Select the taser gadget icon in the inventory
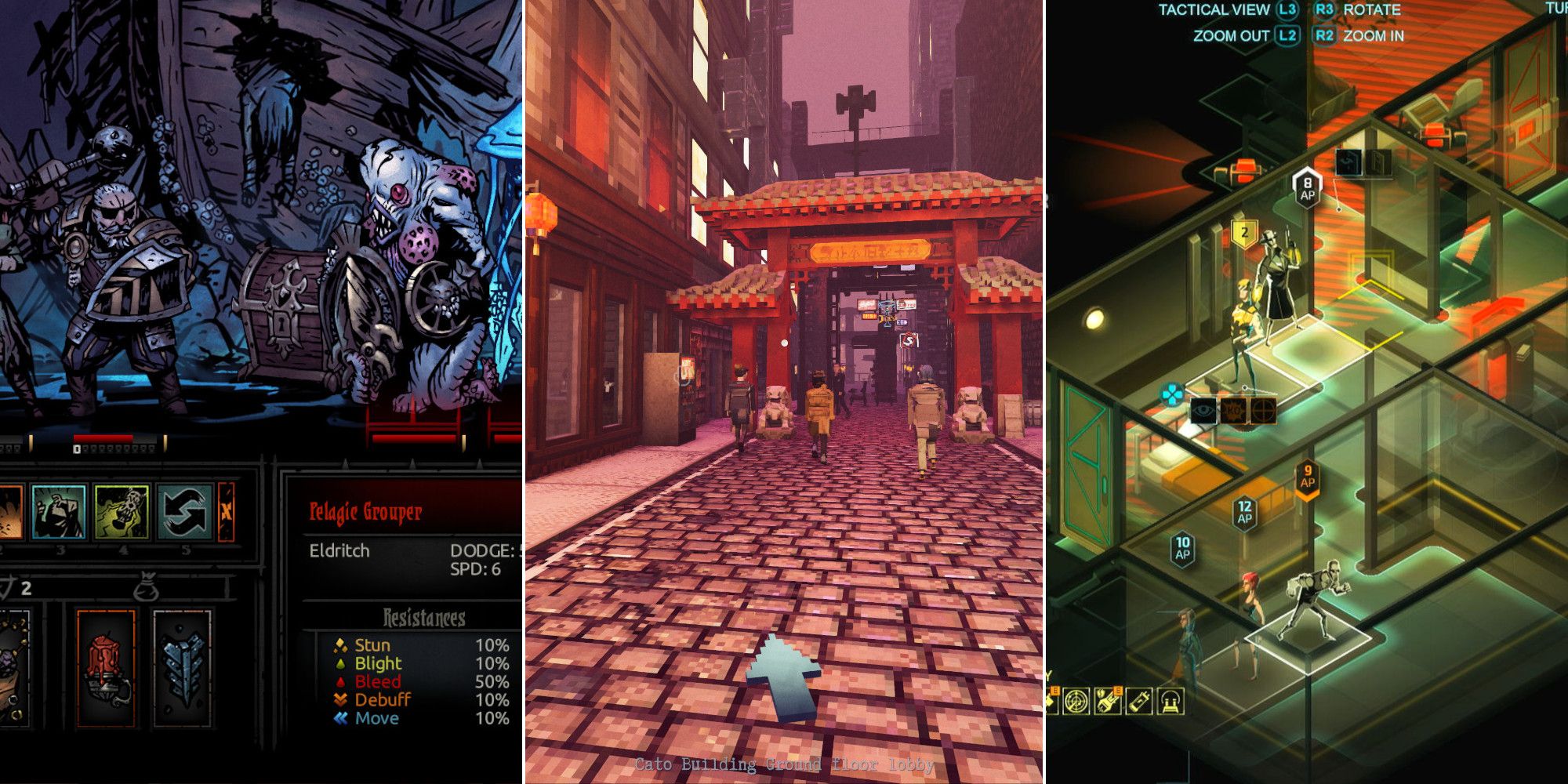This screenshot has height=784, width=1568. pos(1108,700)
